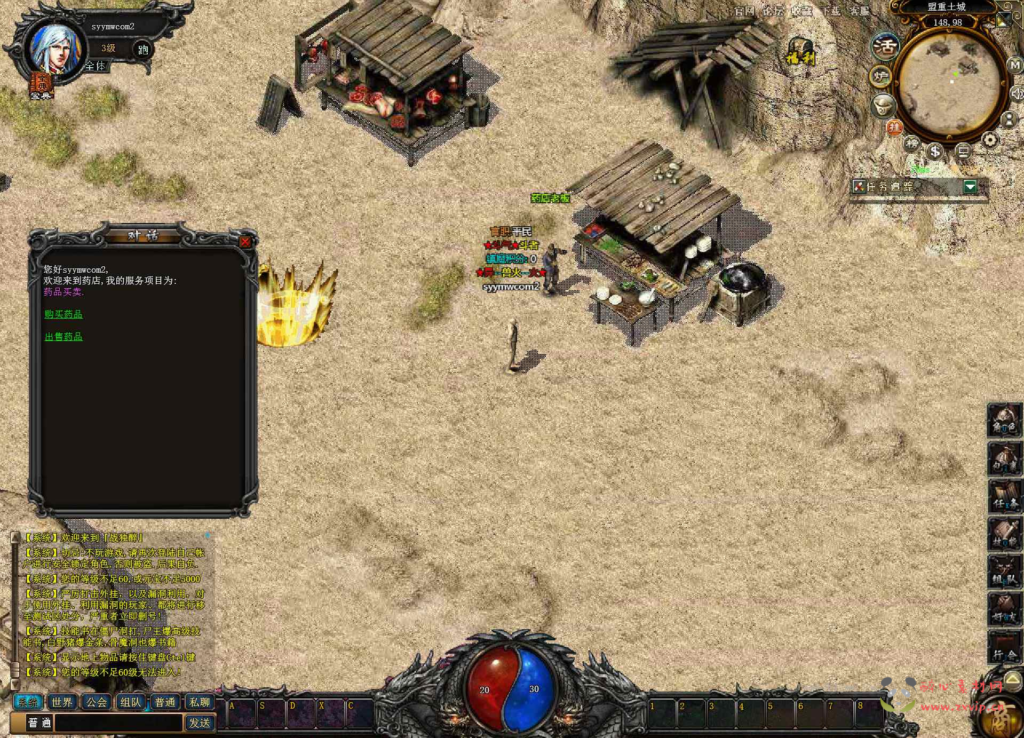Open settings via the gear icon
This screenshot has width=1024, height=738.
pos(989,139)
